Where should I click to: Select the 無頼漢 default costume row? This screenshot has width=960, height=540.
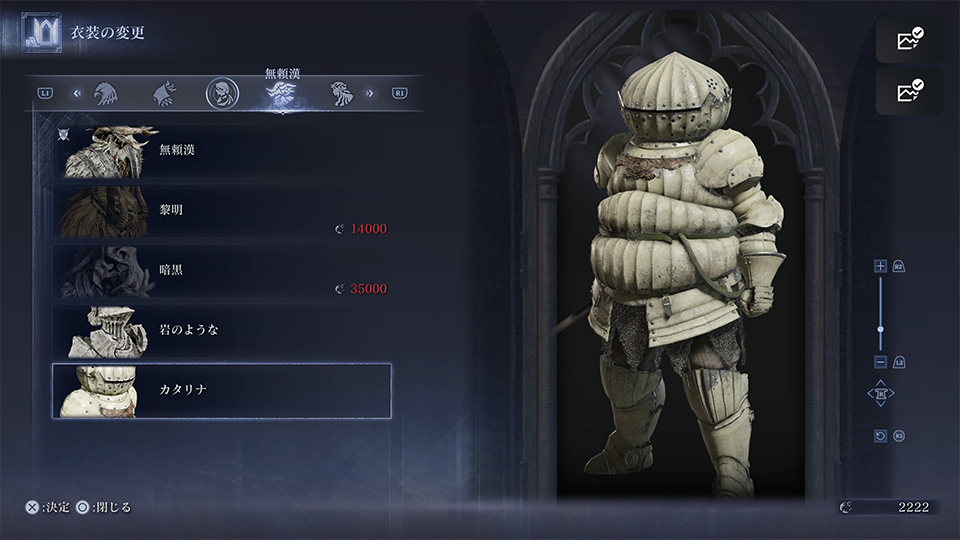click(x=222, y=151)
